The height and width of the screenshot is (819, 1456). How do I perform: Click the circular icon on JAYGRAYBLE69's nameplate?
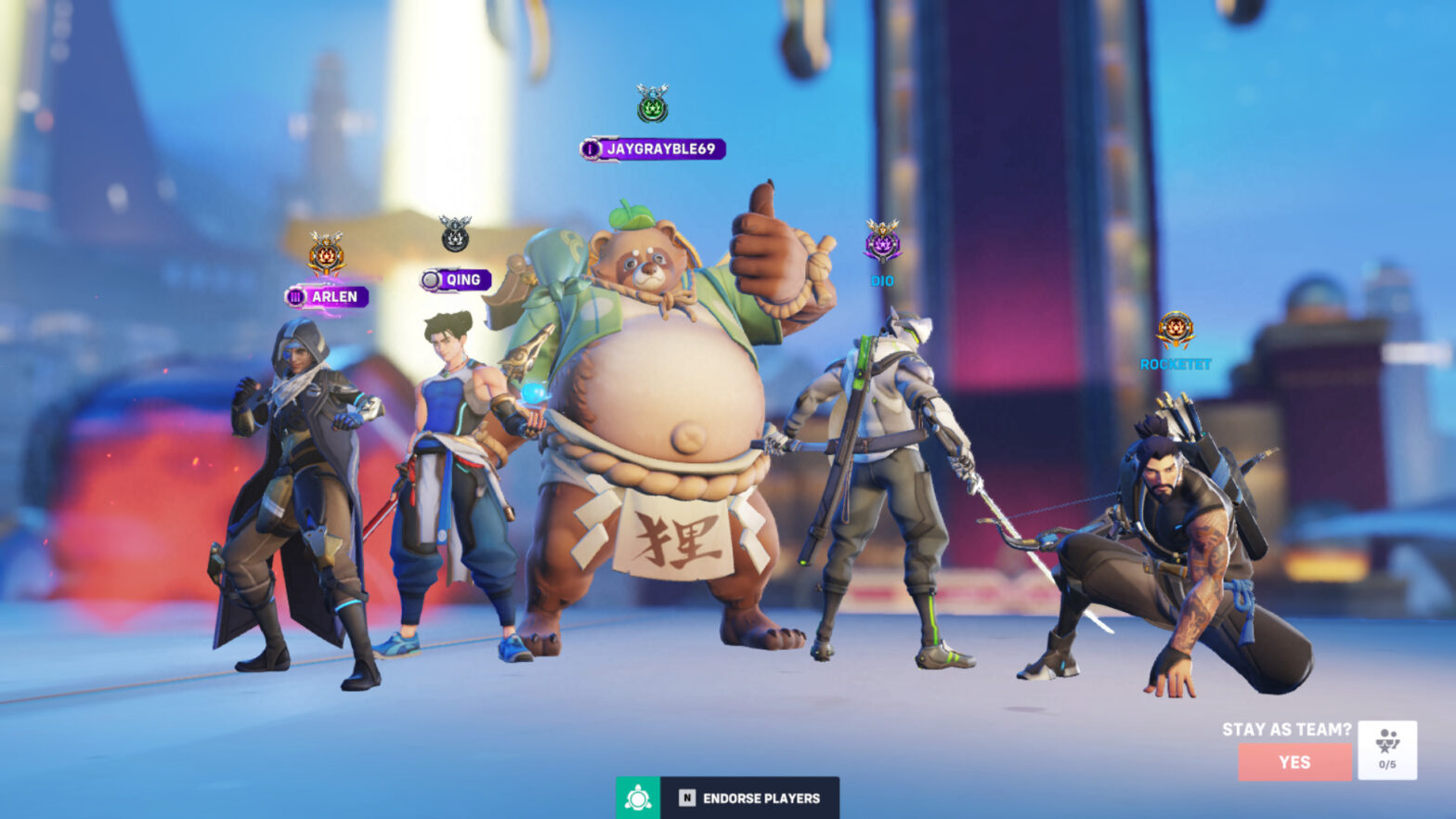tap(590, 147)
